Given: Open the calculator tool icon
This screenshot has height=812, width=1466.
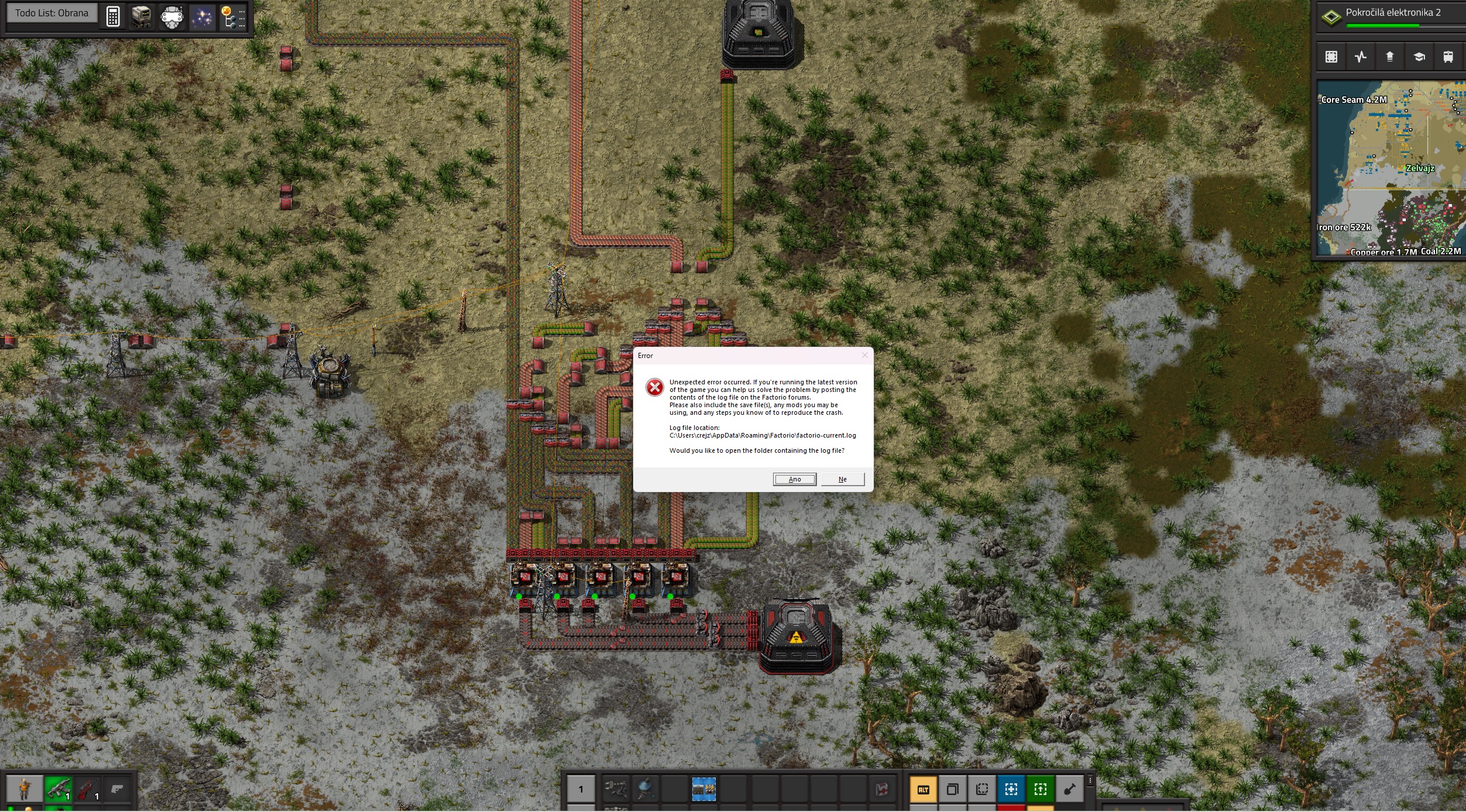Looking at the screenshot, I should pos(113,16).
